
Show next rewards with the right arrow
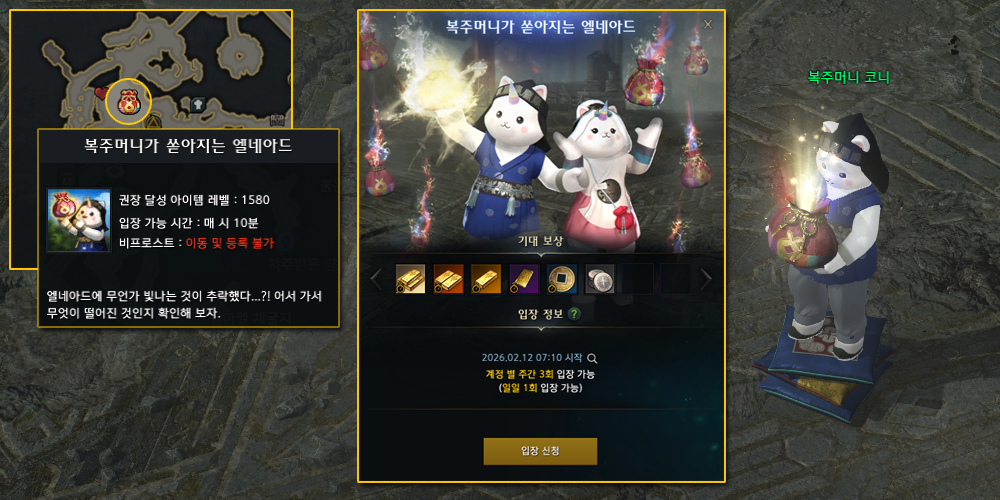(706, 279)
